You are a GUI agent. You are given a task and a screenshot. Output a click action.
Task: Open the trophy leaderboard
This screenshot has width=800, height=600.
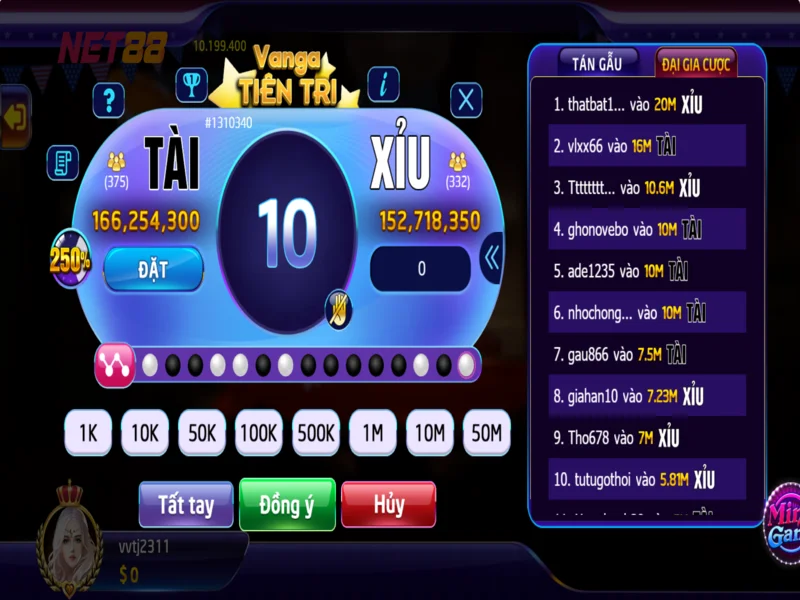click(x=191, y=84)
